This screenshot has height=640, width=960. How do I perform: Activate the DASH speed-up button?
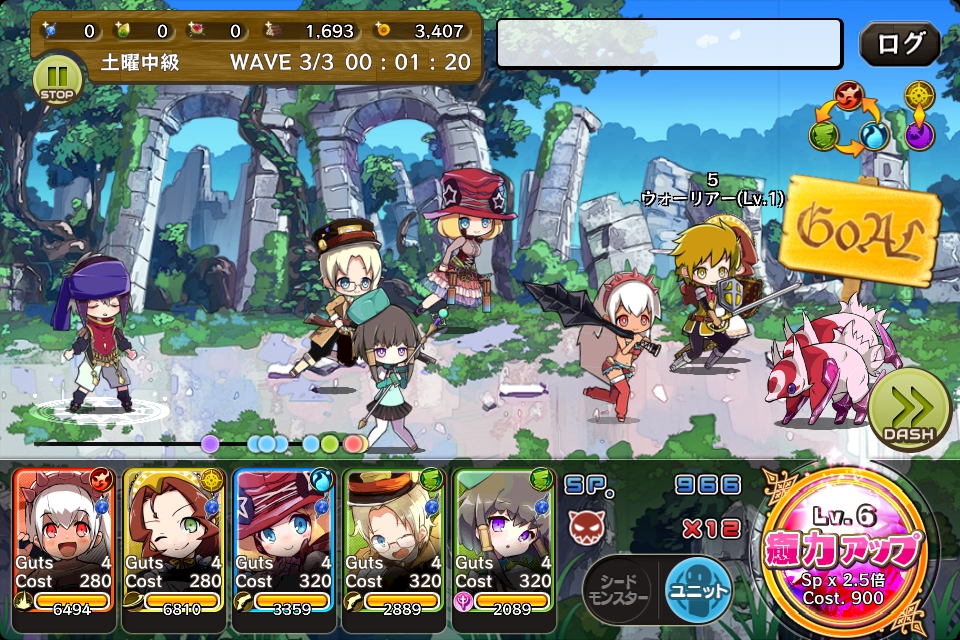[x=908, y=411]
